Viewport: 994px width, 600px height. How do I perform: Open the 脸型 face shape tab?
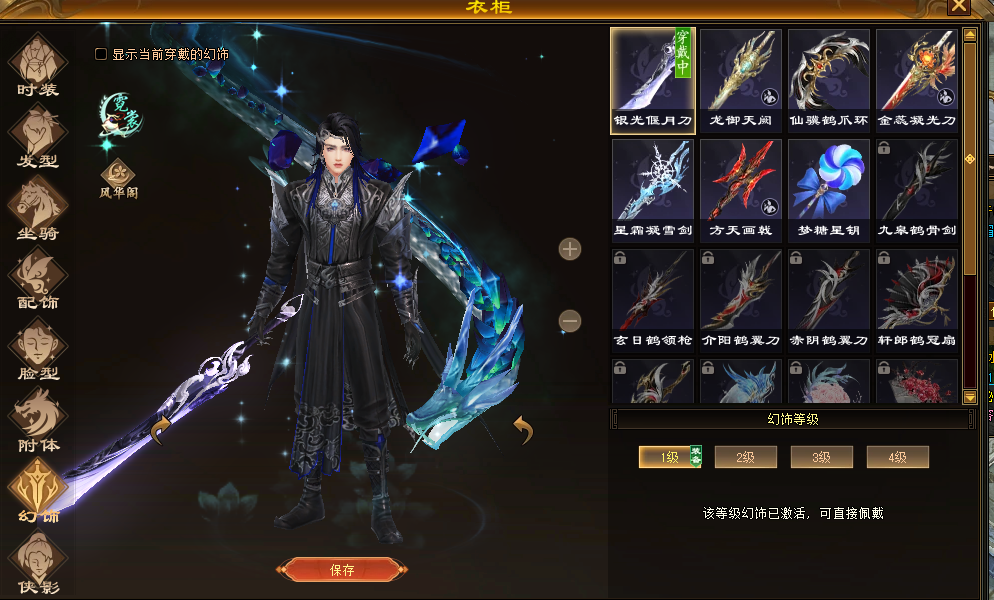pos(38,350)
